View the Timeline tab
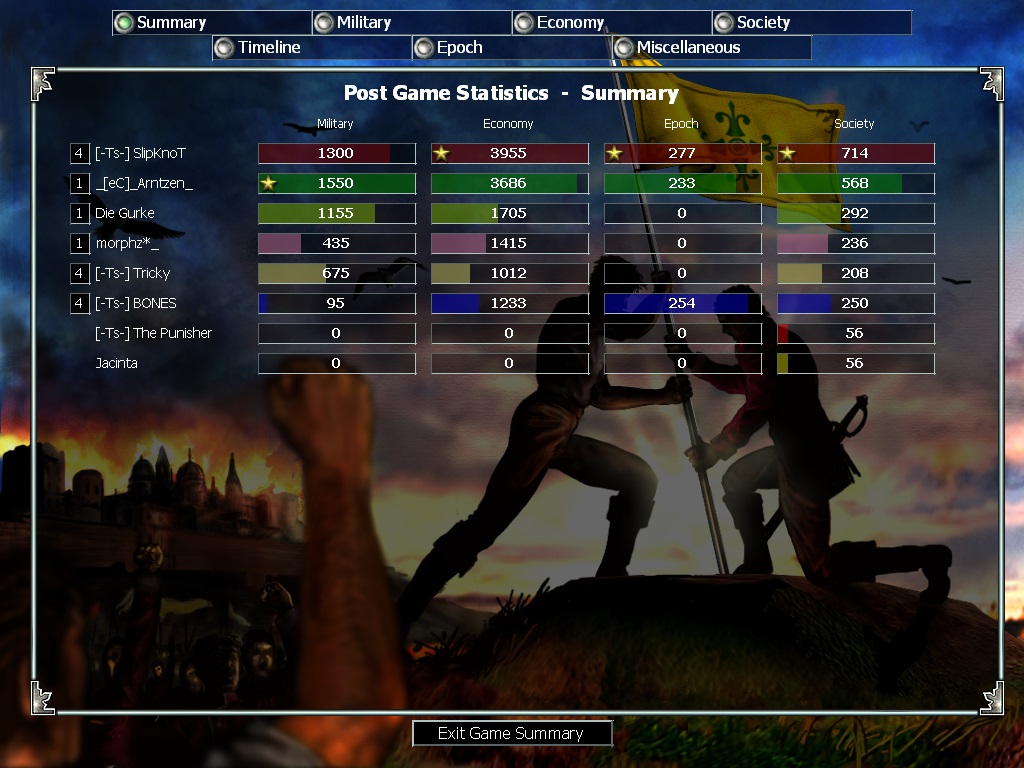The width and height of the screenshot is (1024, 768). pyautogui.click(x=311, y=48)
